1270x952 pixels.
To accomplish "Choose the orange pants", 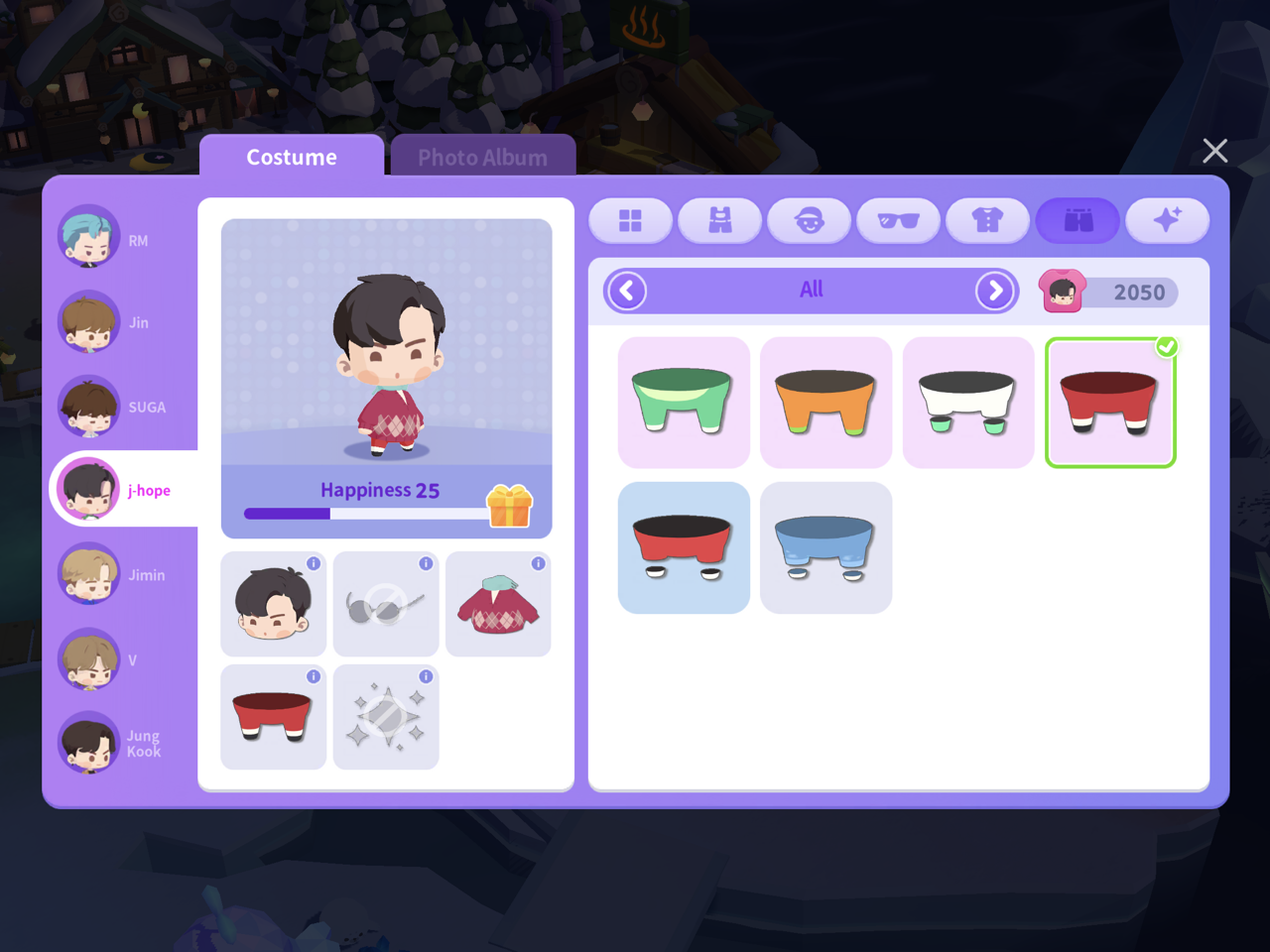I will click(825, 402).
